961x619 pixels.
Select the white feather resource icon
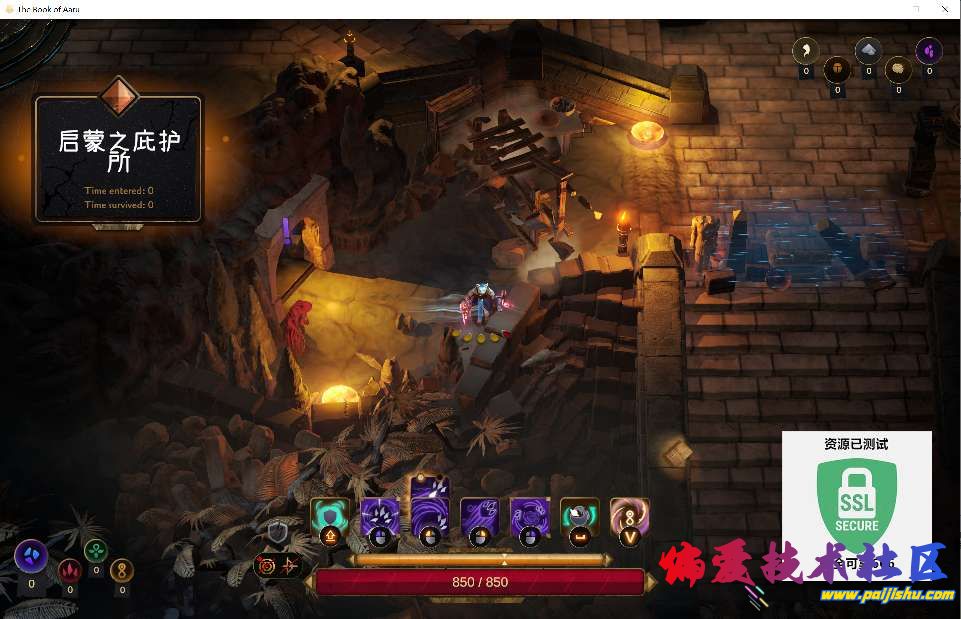[x=806, y=49]
